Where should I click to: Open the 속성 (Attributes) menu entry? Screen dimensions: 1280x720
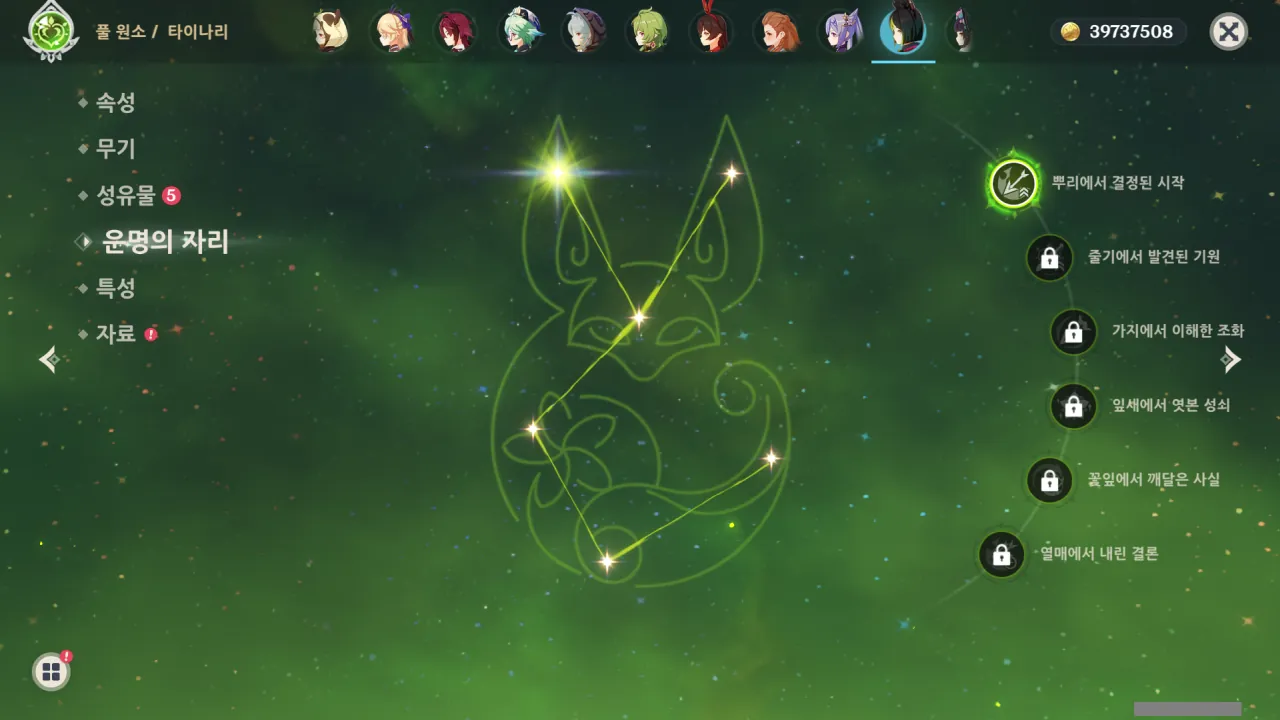click(x=115, y=102)
